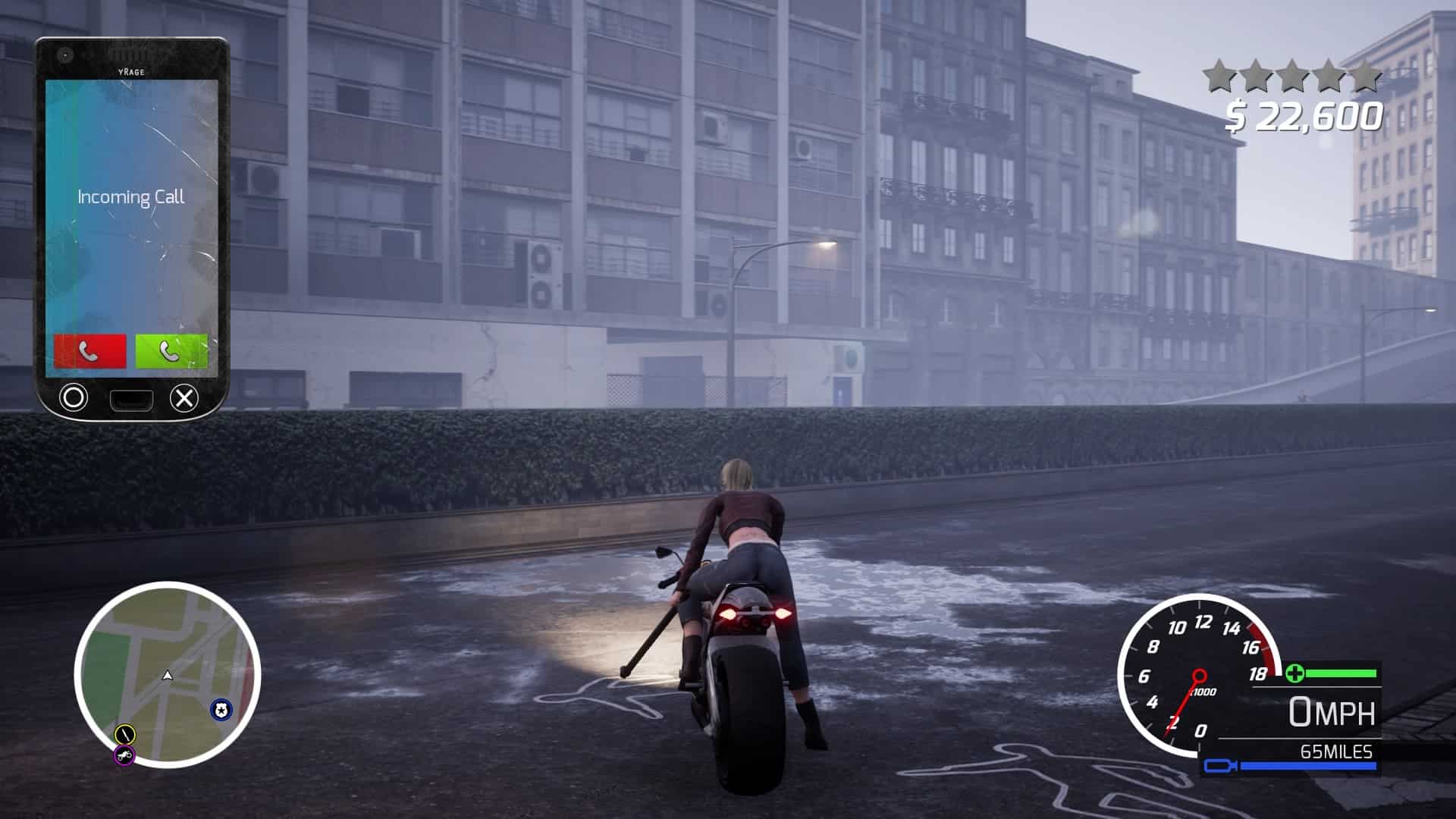Decline the incoming call with the red button
1456x819 pixels.
89,351
